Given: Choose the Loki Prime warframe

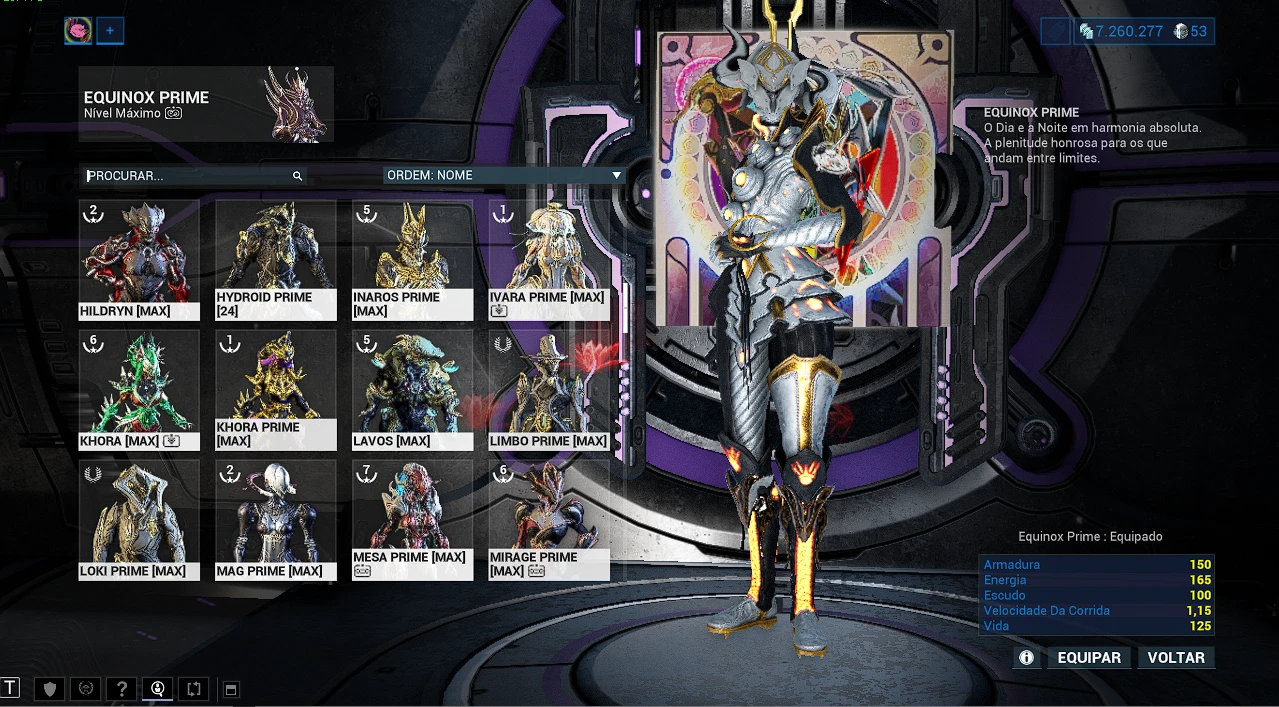Looking at the screenshot, I should pos(139,520).
